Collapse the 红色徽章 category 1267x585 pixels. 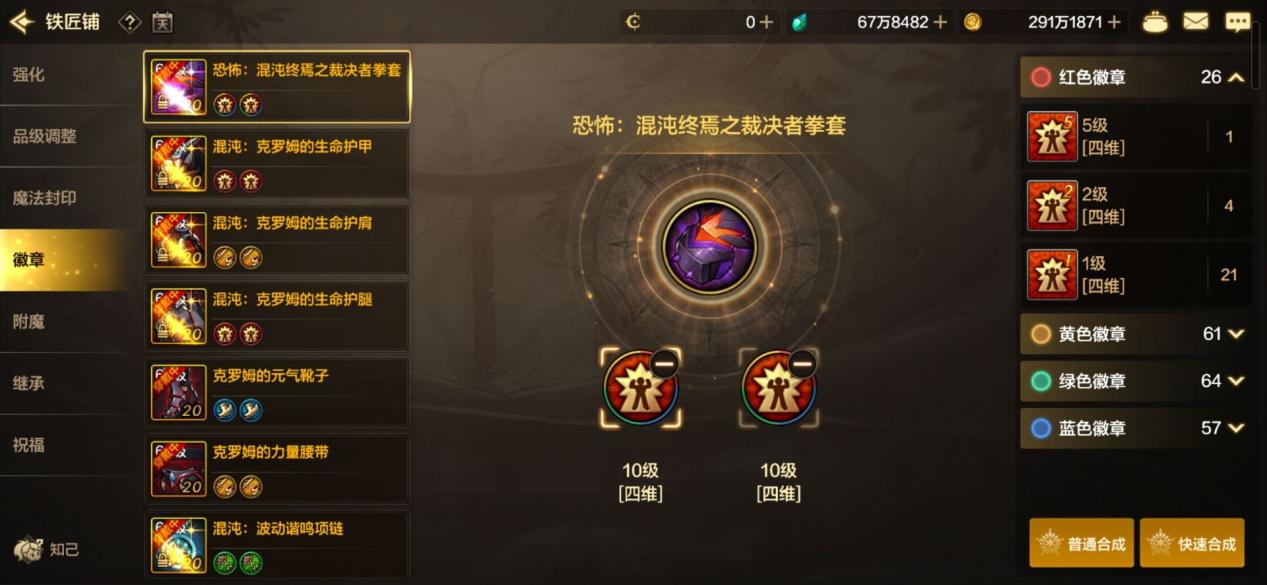1236,77
